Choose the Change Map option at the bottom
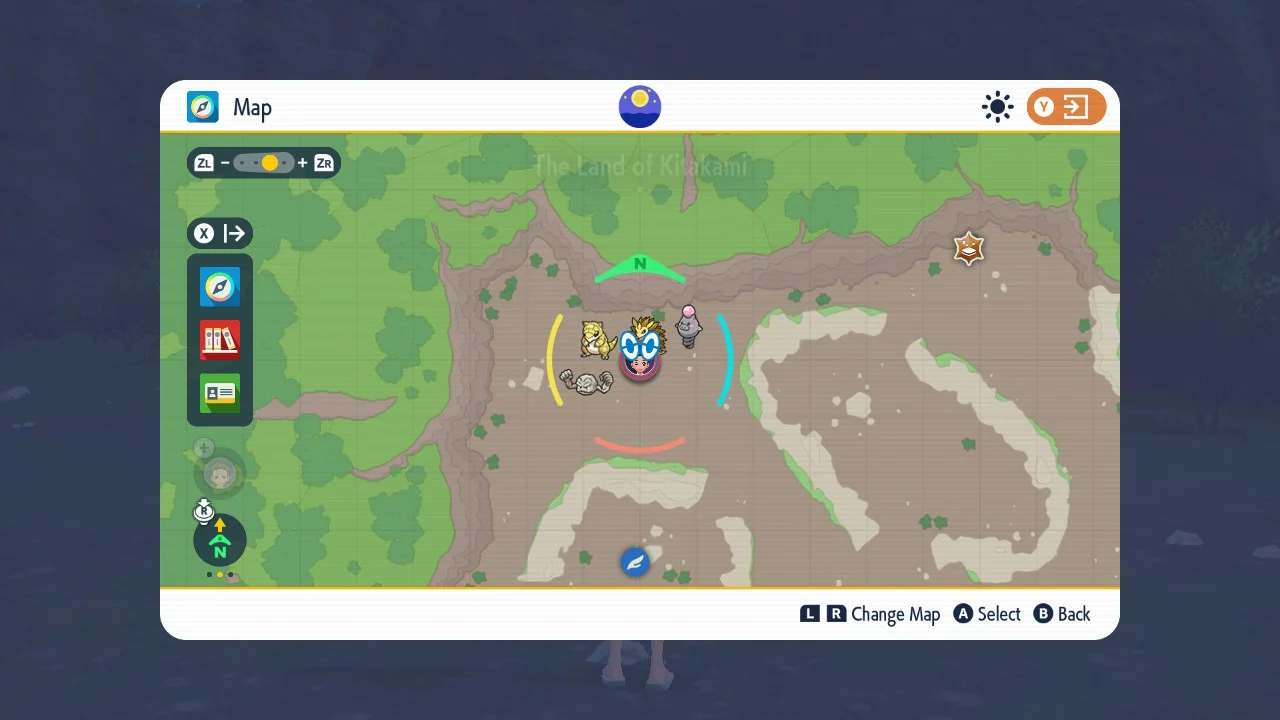Image resolution: width=1280 pixels, height=720 pixels. click(895, 614)
